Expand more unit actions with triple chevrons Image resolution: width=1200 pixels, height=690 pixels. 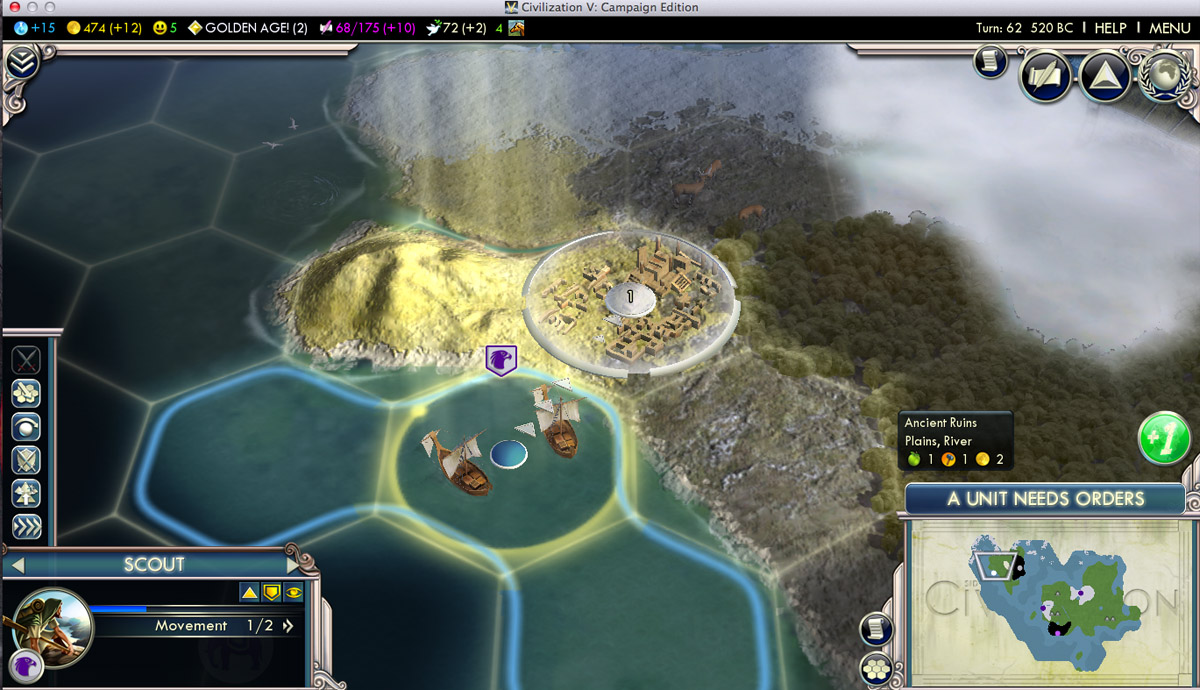[26, 527]
